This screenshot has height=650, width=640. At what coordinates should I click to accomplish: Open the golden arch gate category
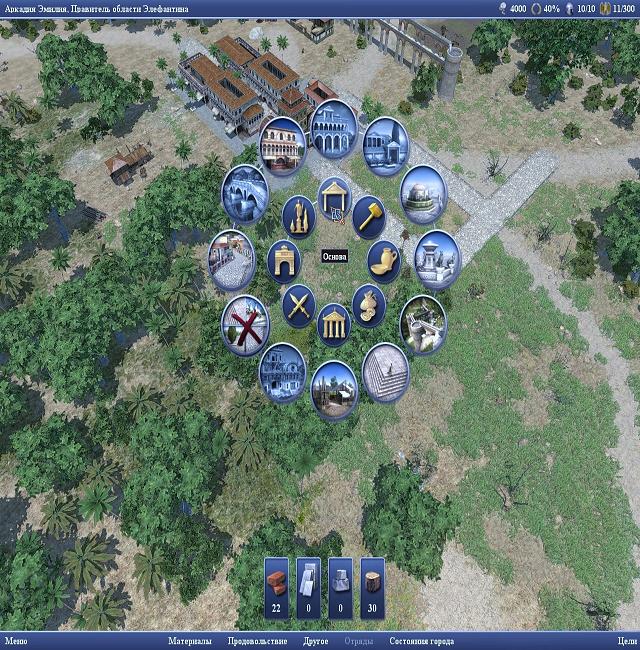click(x=284, y=259)
